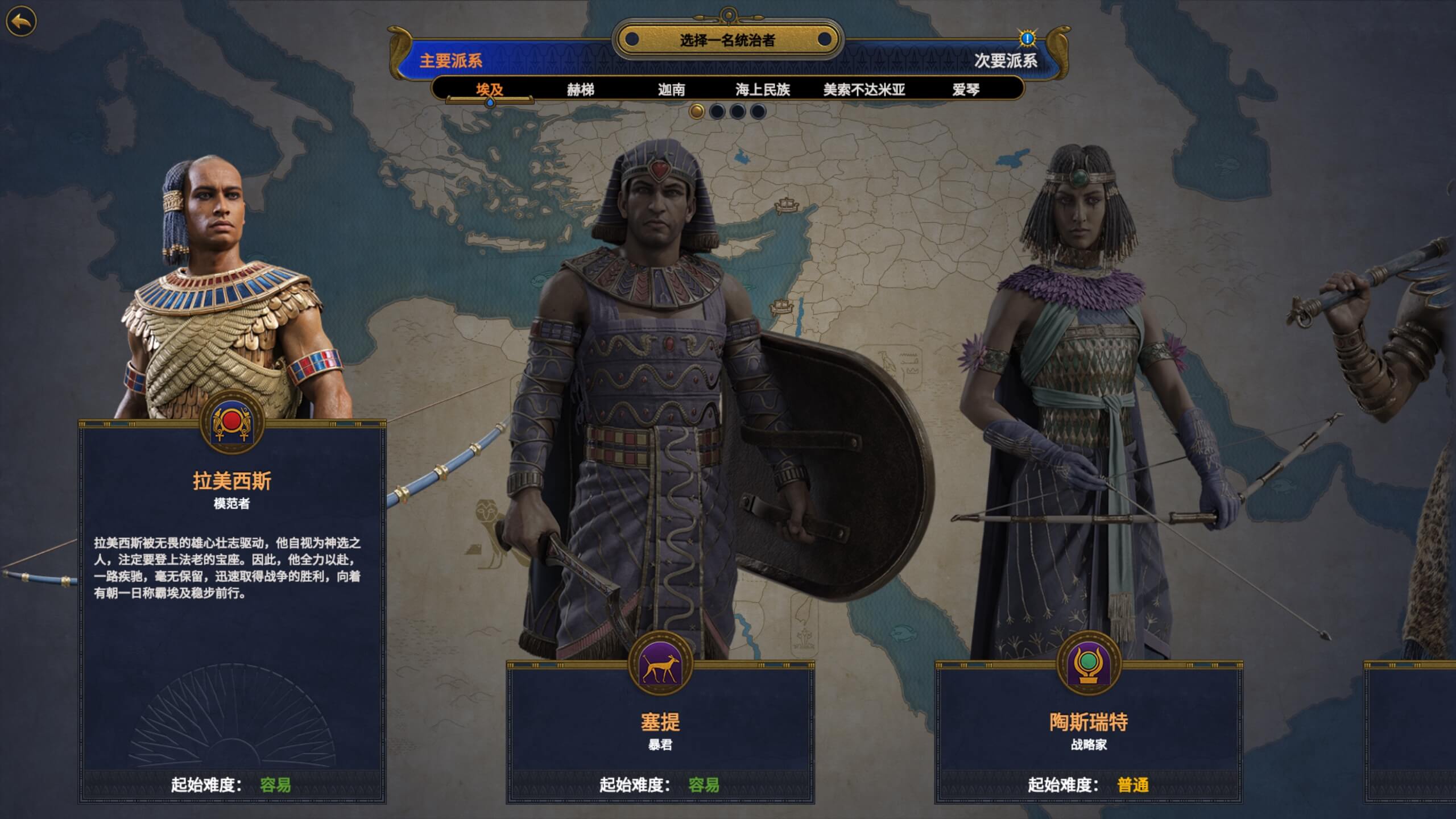Select the 埃及 Egypt culture tab
The width and height of the screenshot is (1456, 819).
490,90
